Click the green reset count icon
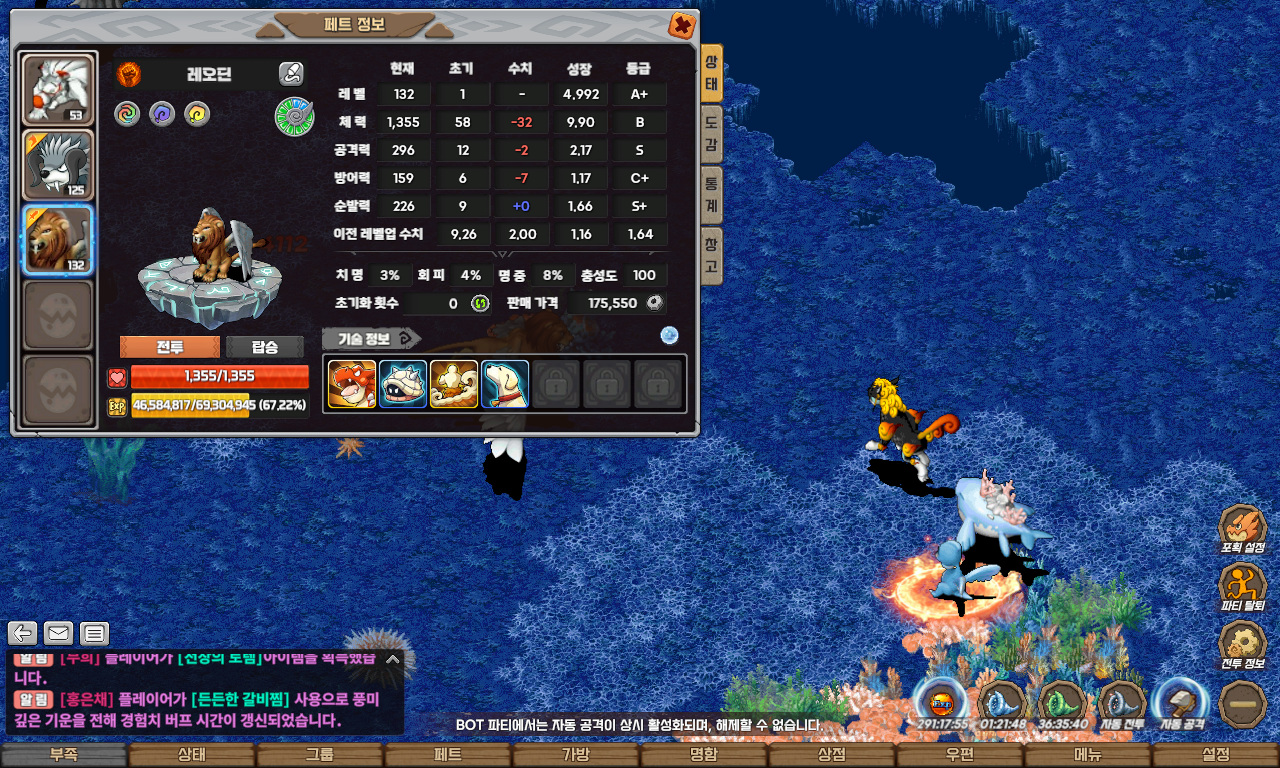The image size is (1280, 768). click(x=480, y=303)
